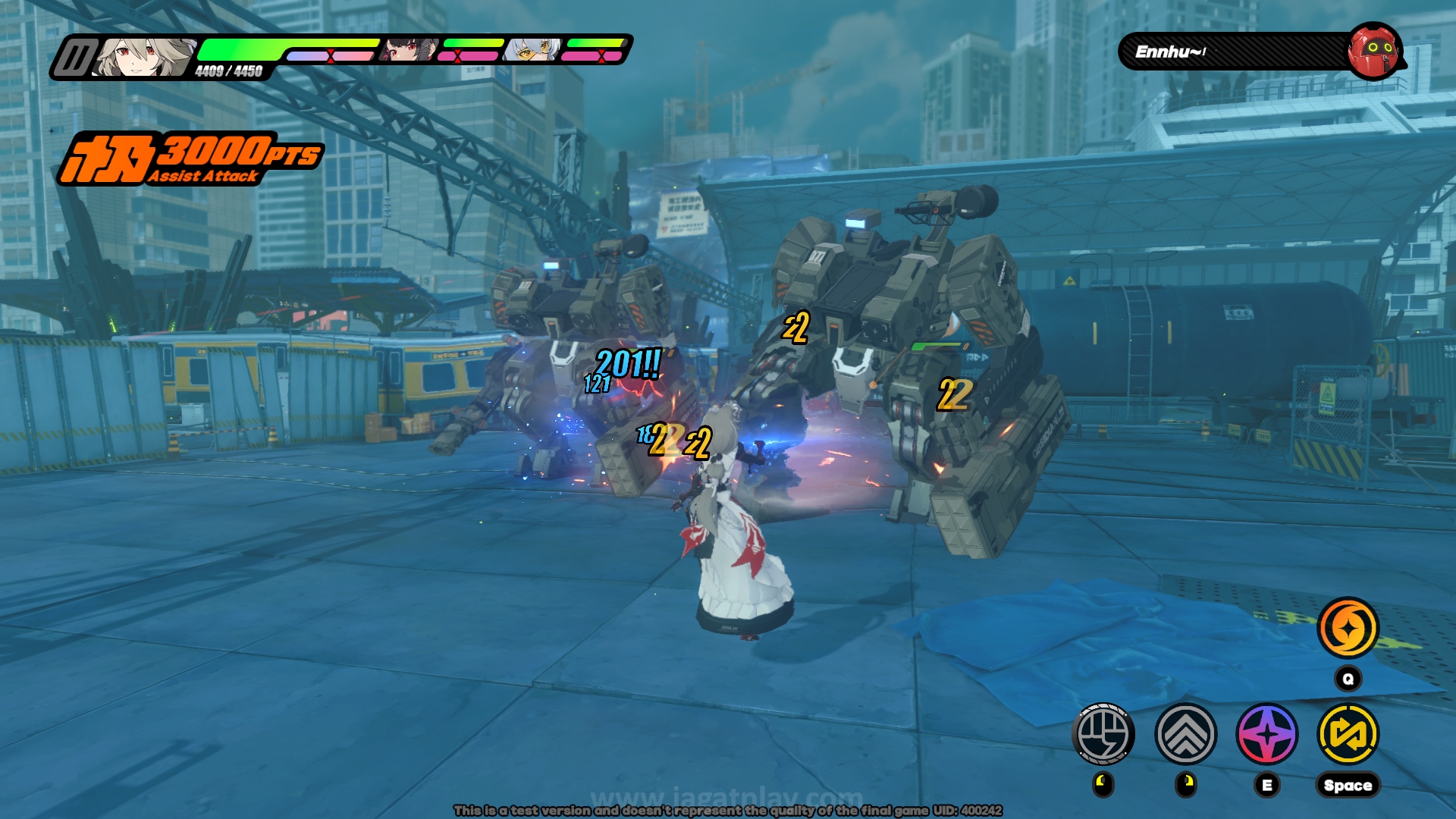Switch to the black-haired red-eyed teammate portrait
The image size is (1456, 819).
(x=409, y=50)
